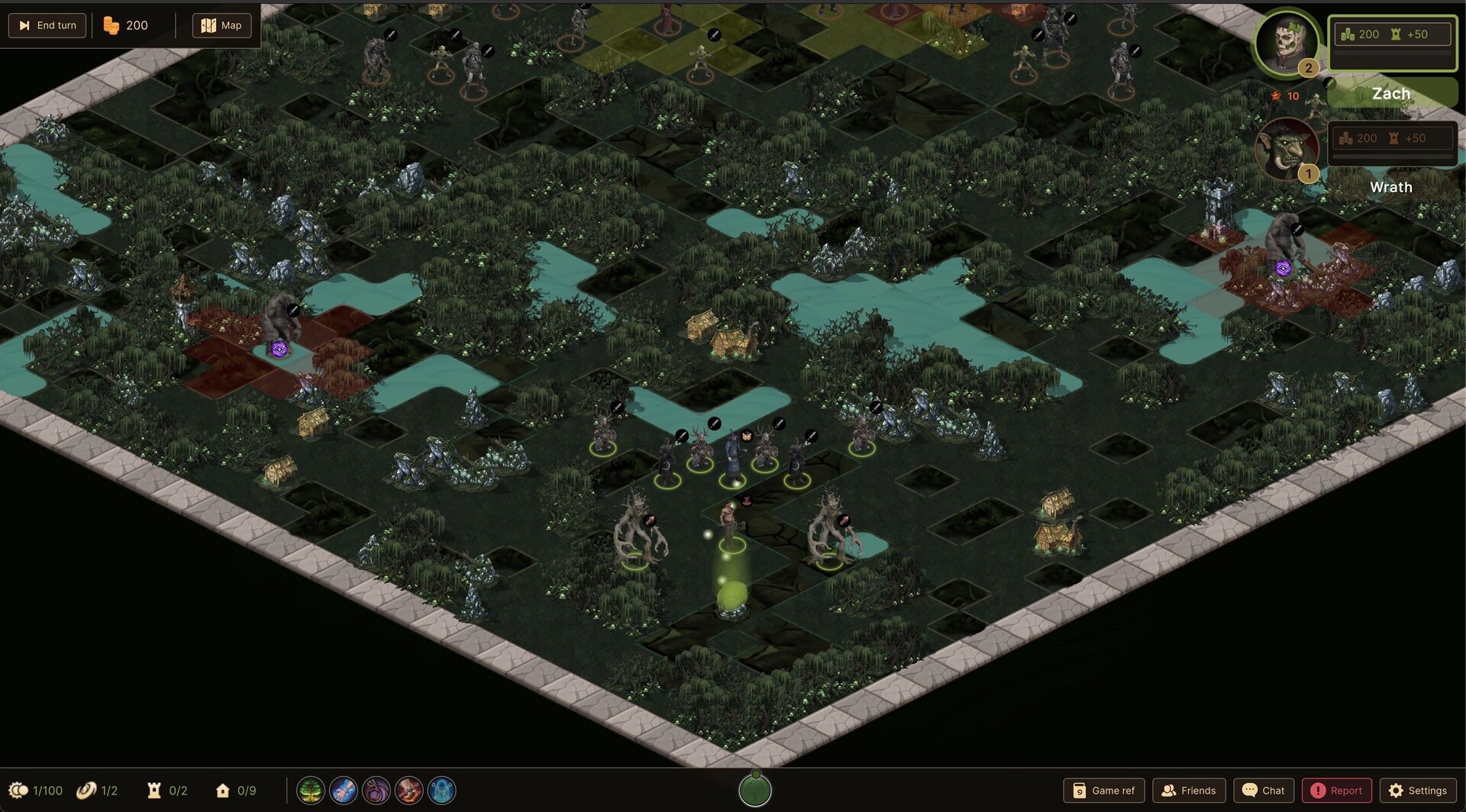The width and height of the screenshot is (1466, 812).
Task: Open the Chat window
Action: click(1264, 791)
